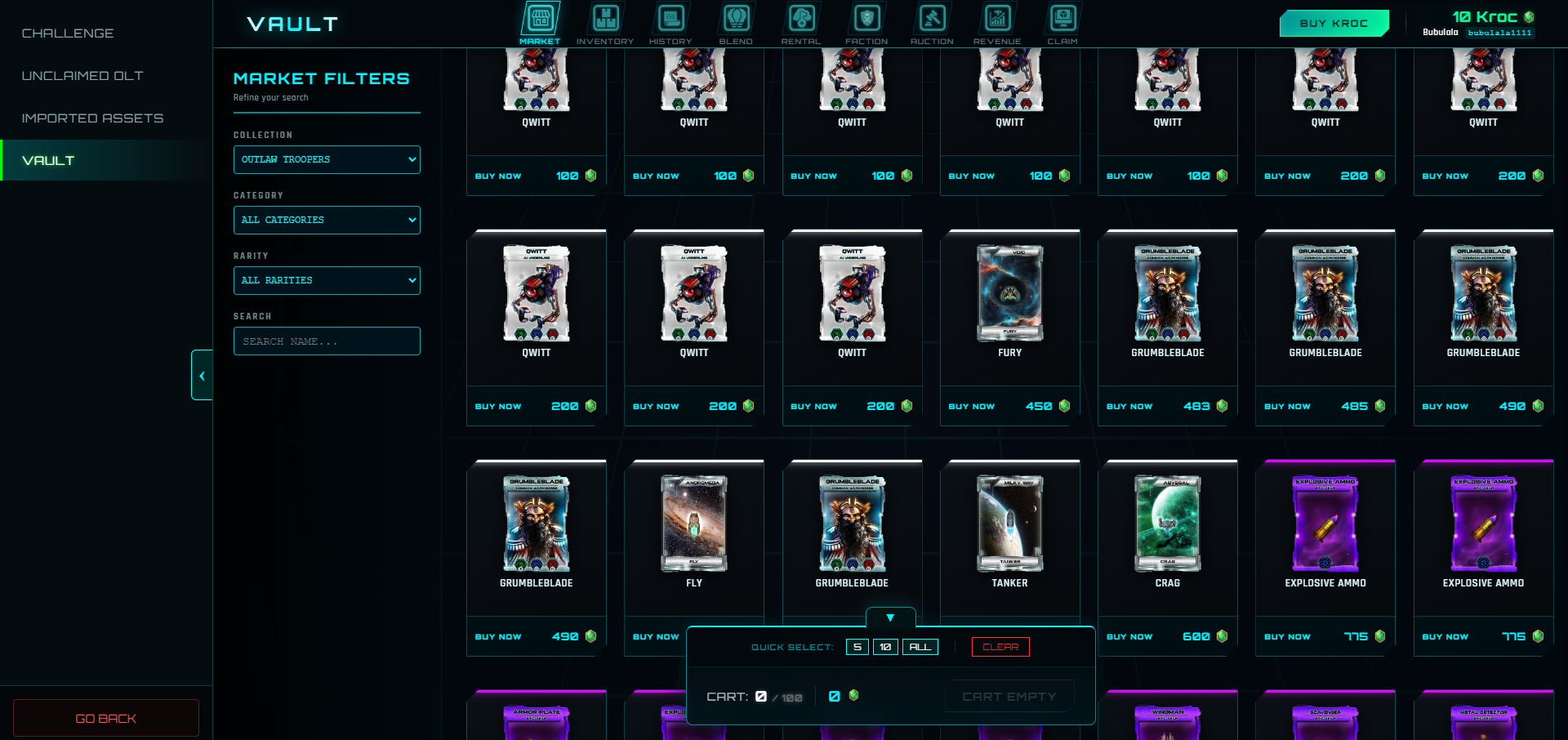
Task: Click the Go Back button
Action: [x=106, y=719]
